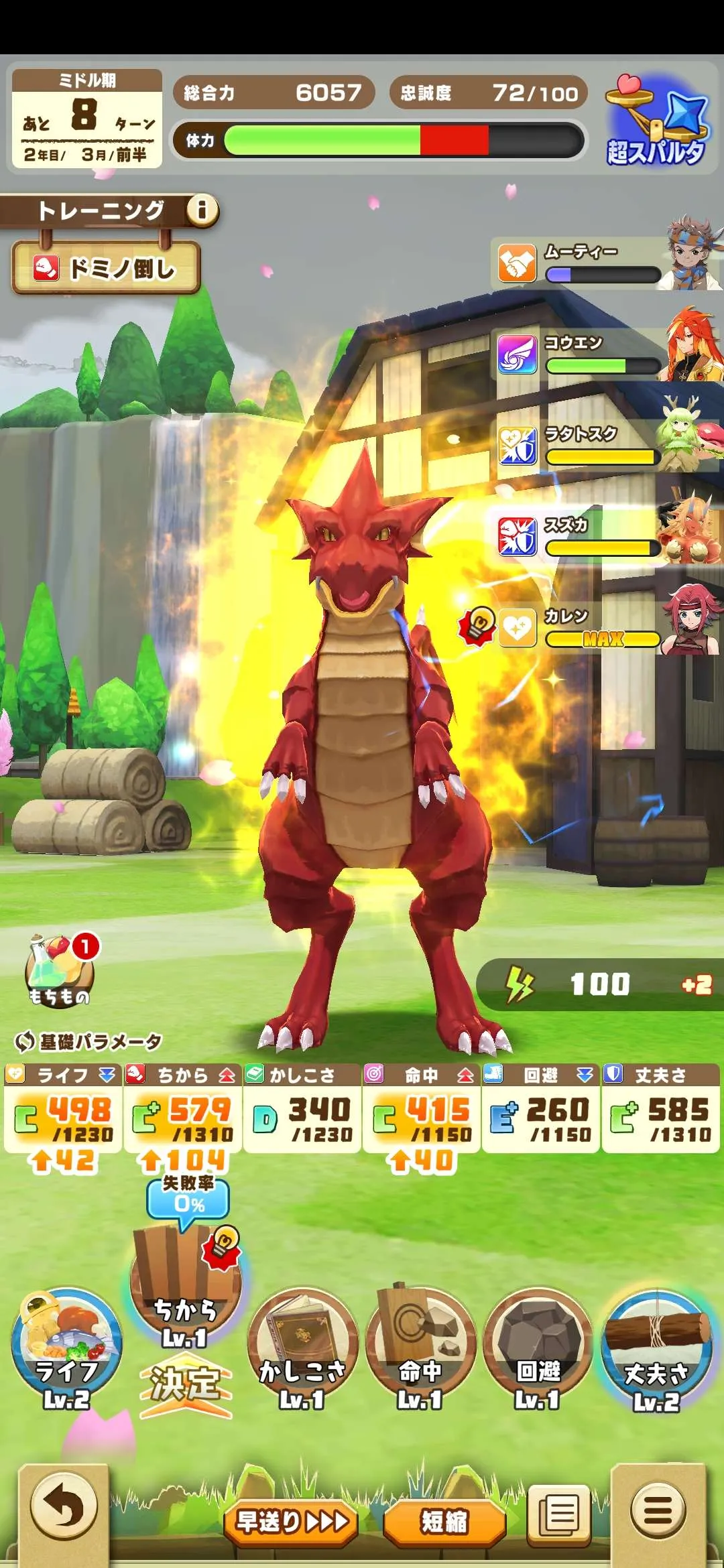Image resolution: width=724 pixels, height=1568 pixels.
Task: Choose the 丈夫さ Lv.2 training
Action: (x=656, y=1347)
